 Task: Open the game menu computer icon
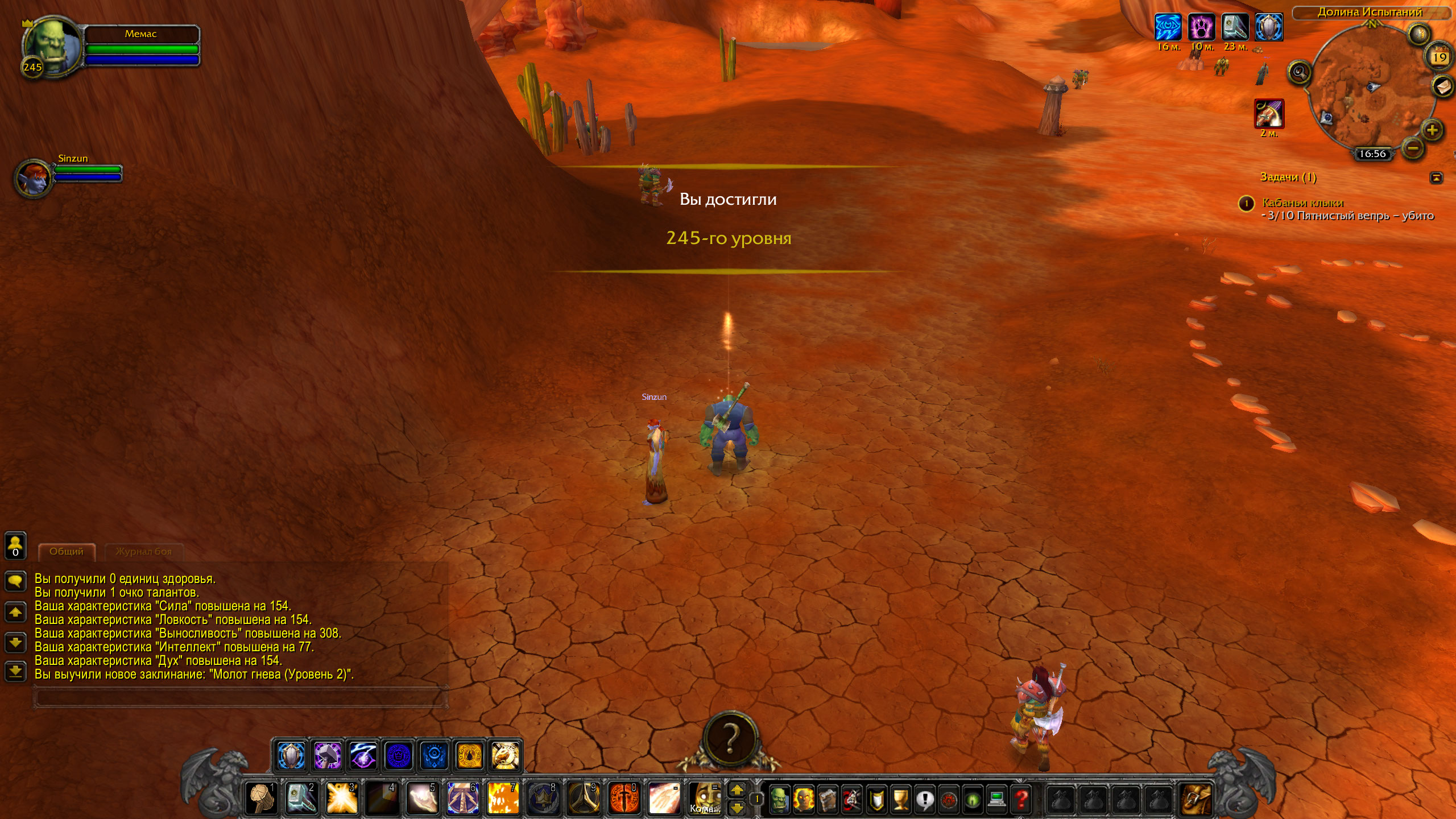pos(997,799)
